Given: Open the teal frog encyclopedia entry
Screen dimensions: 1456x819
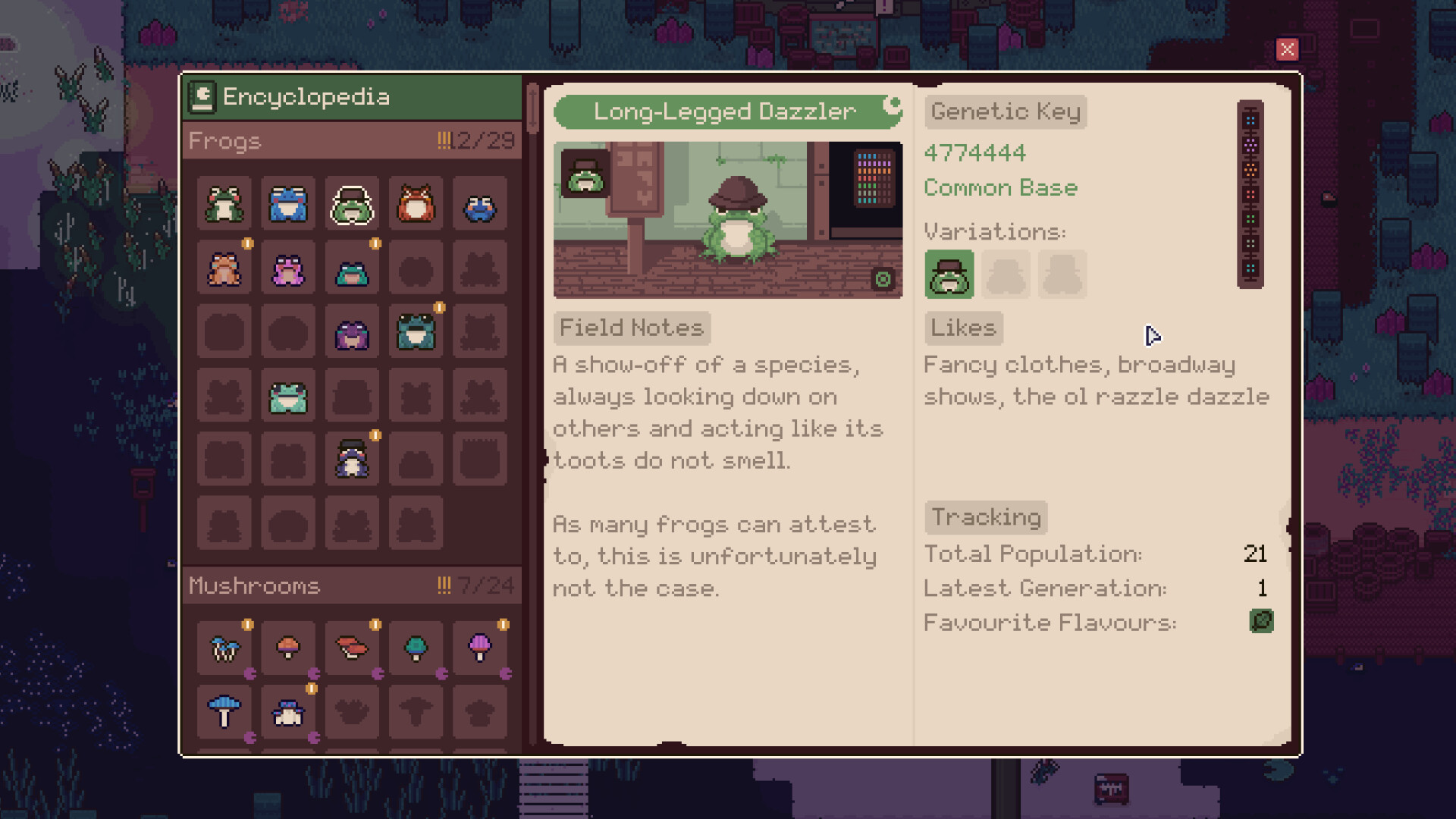Looking at the screenshot, I should pos(415,331).
